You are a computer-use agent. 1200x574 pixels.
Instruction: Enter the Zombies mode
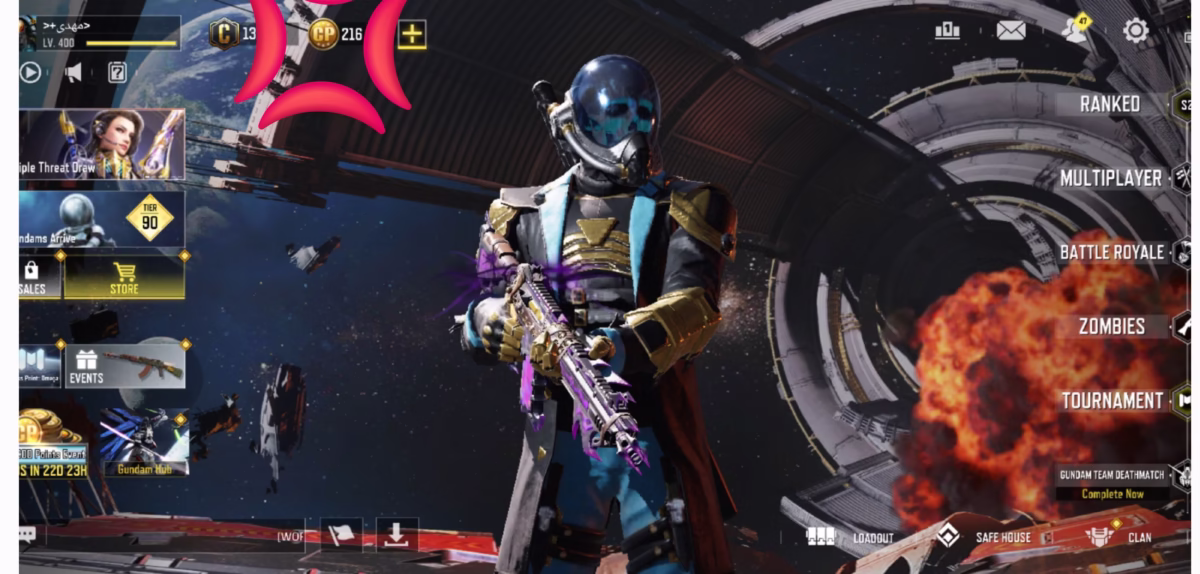tap(1112, 326)
